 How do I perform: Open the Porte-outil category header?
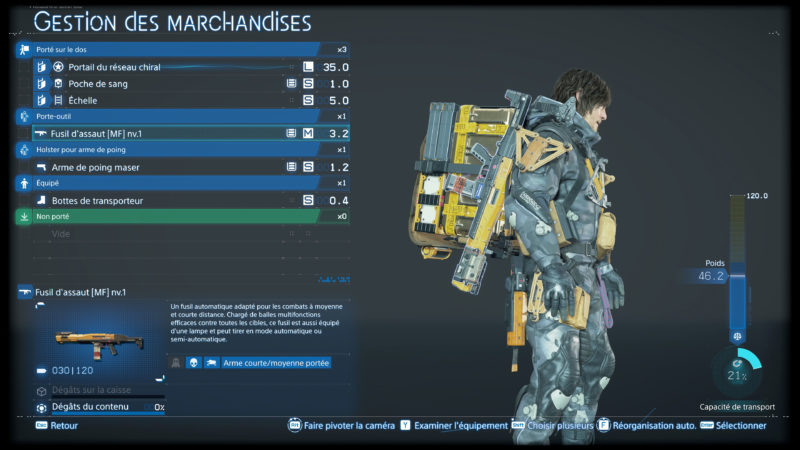[180, 116]
